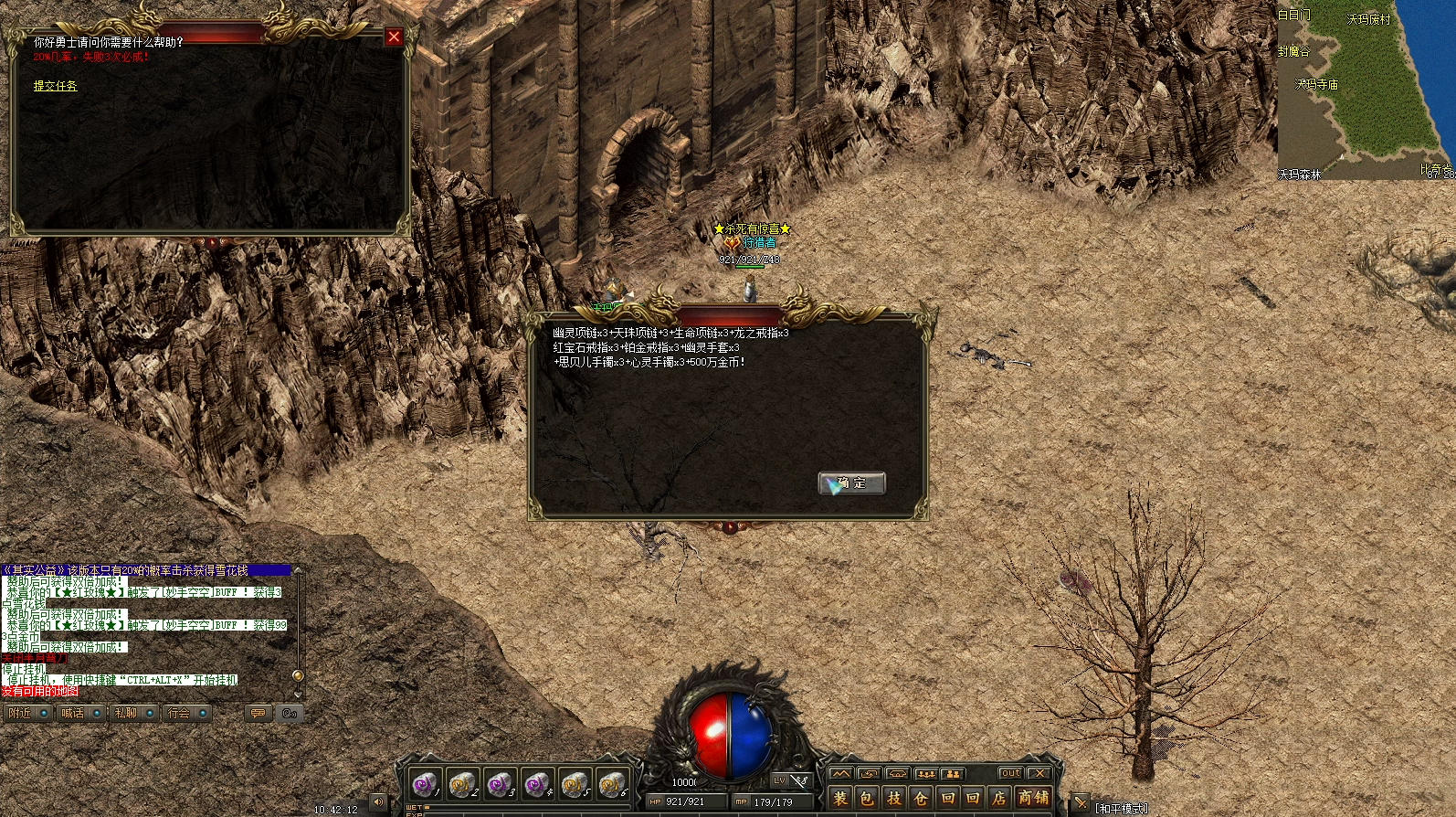Click the out logout button
The image size is (1456, 817).
pos(1010,773)
